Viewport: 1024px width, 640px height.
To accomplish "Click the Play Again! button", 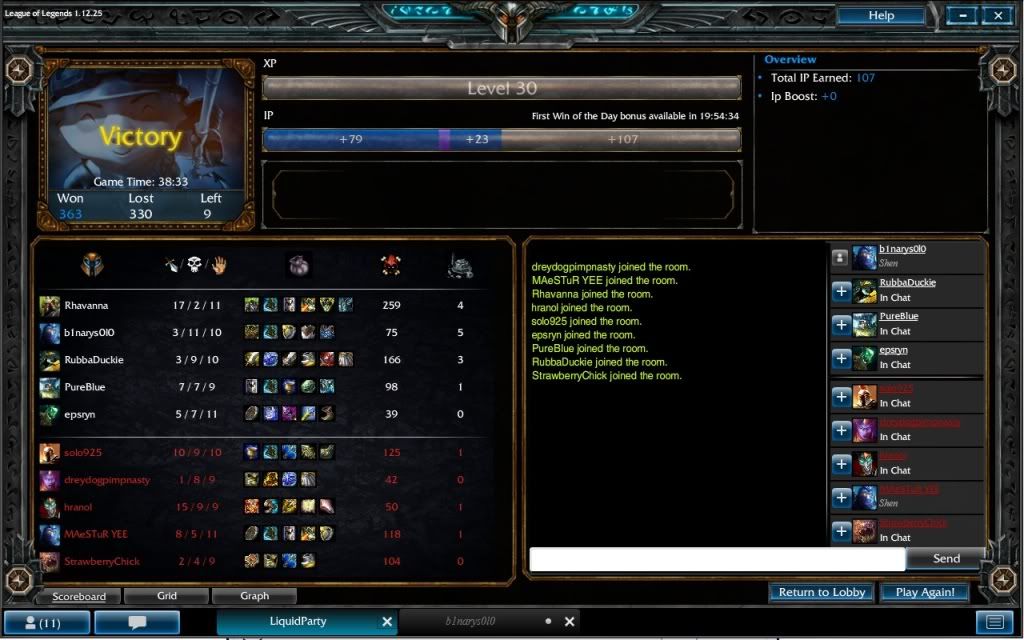I will pyautogui.click(x=925, y=592).
